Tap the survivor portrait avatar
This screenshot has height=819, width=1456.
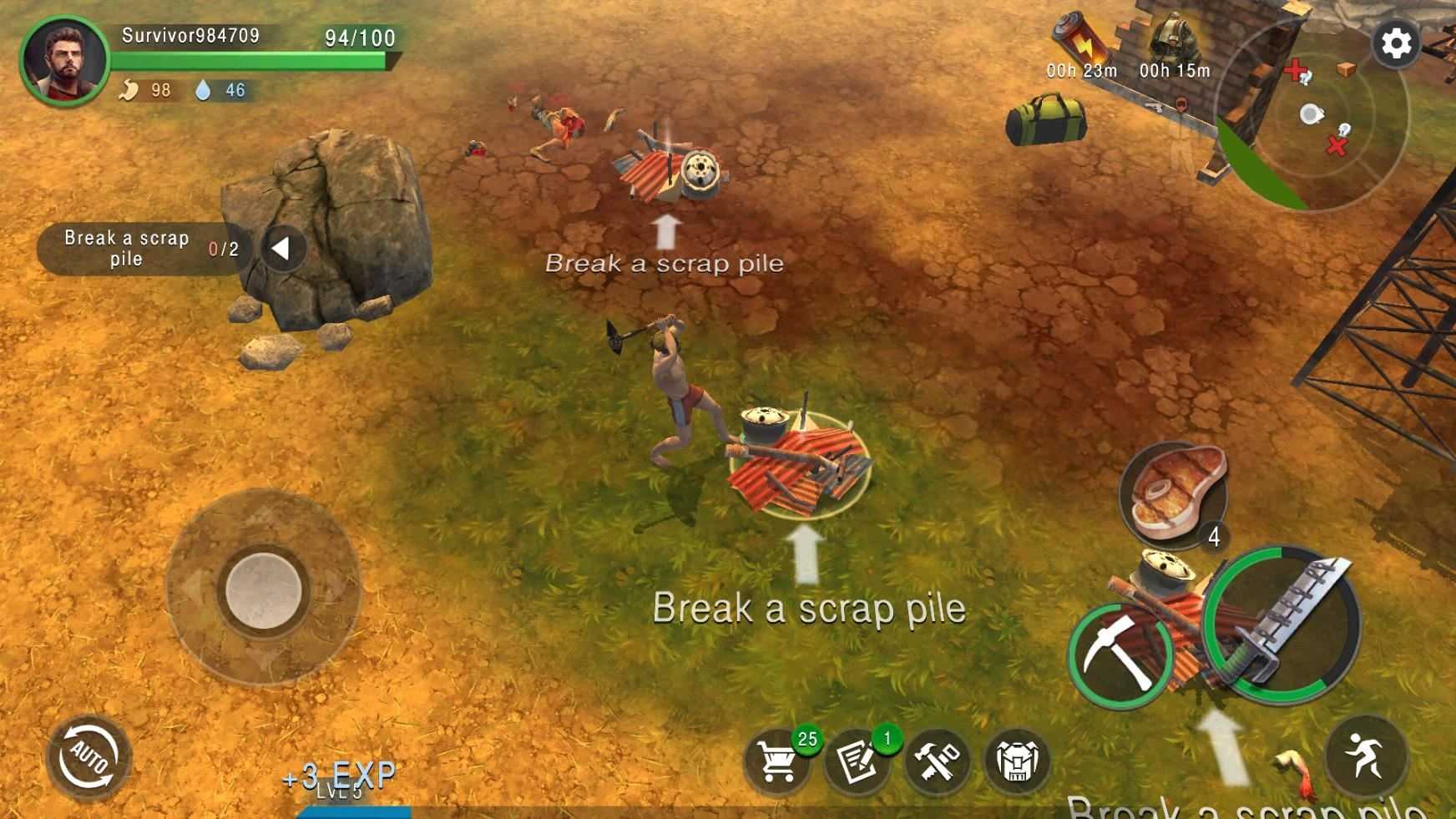point(64,61)
